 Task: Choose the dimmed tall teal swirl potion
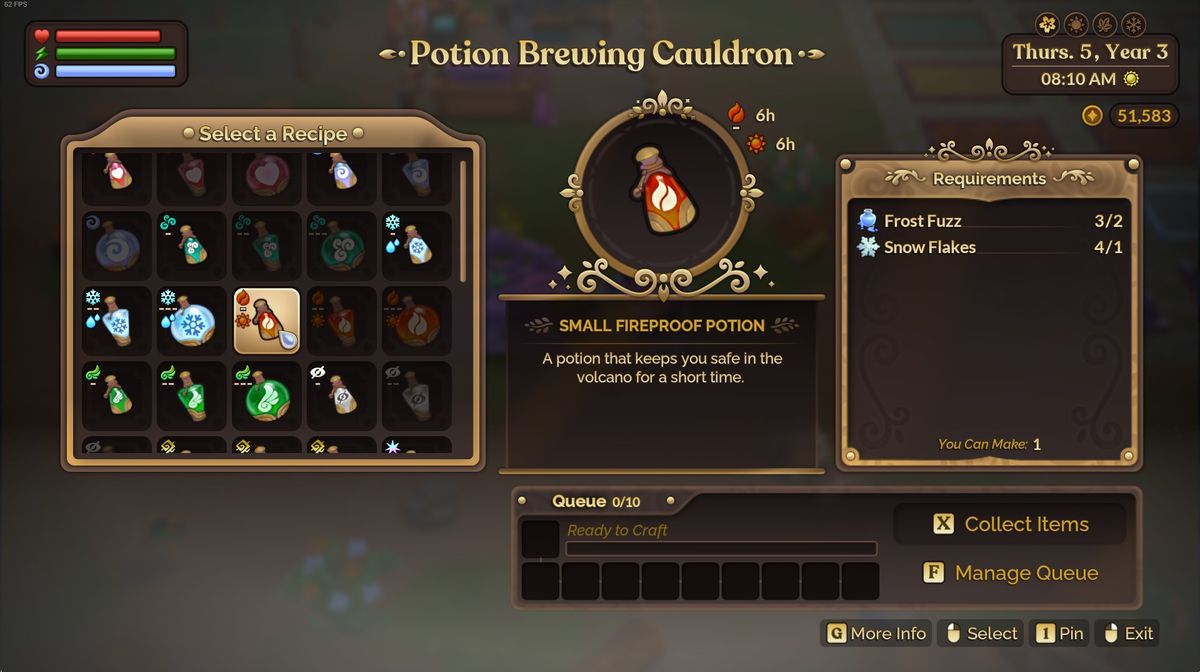coord(266,246)
